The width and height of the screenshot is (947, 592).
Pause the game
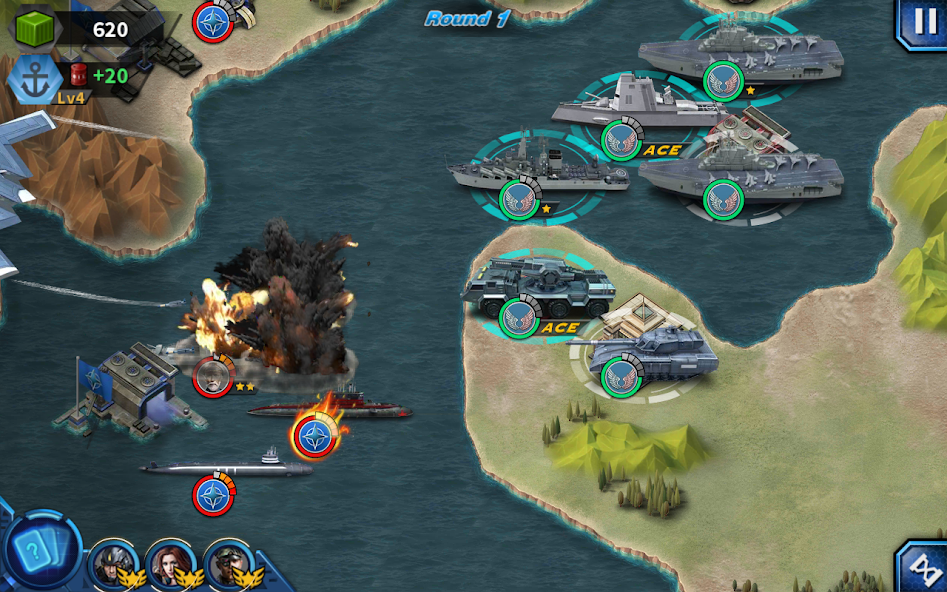coord(923,22)
